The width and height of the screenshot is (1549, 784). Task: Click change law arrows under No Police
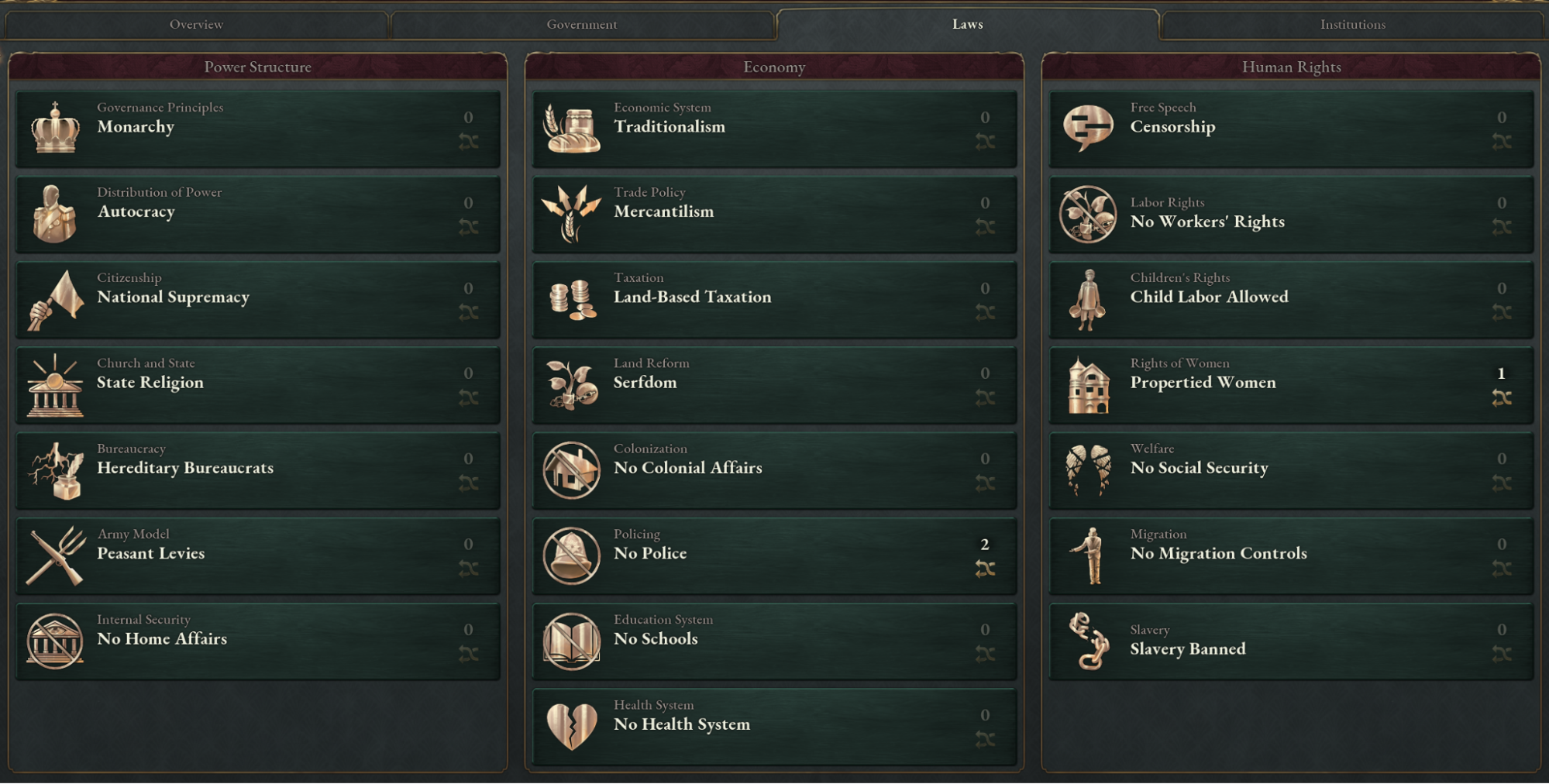click(x=985, y=568)
